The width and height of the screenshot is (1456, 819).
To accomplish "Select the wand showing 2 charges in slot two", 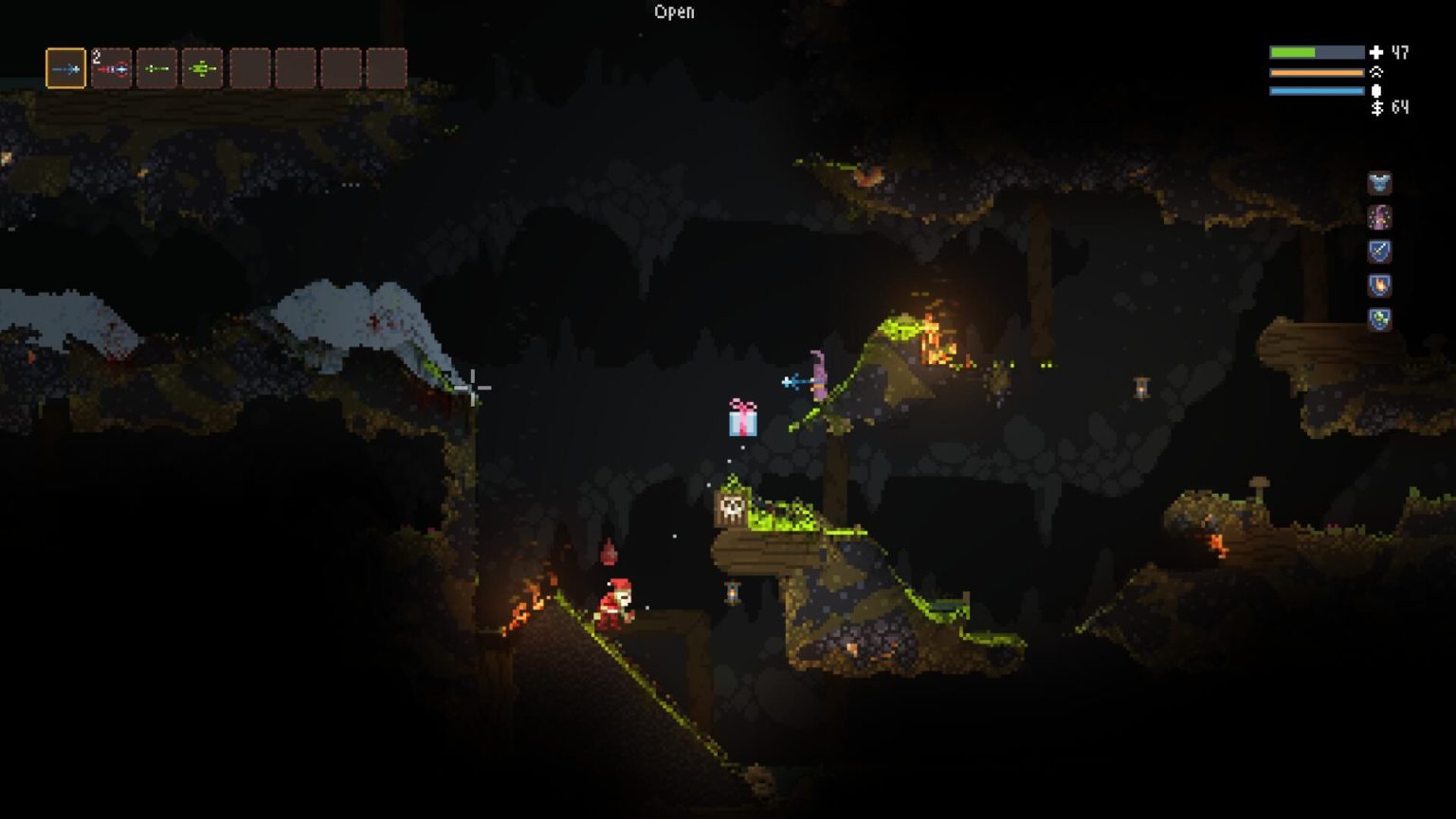I will (x=113, y=66).
